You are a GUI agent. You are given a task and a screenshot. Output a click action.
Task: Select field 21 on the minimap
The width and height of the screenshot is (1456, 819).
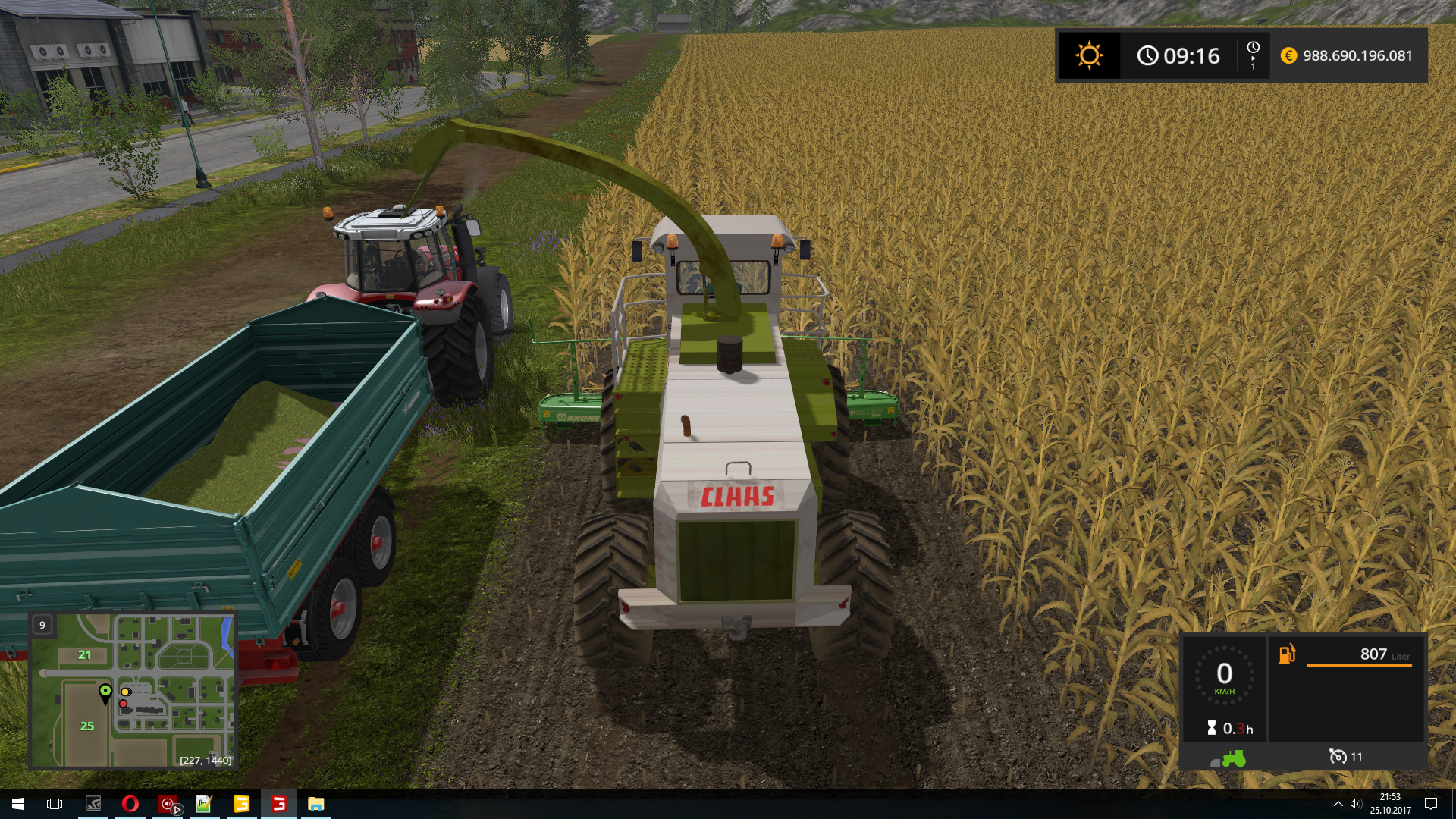[85, 655]
